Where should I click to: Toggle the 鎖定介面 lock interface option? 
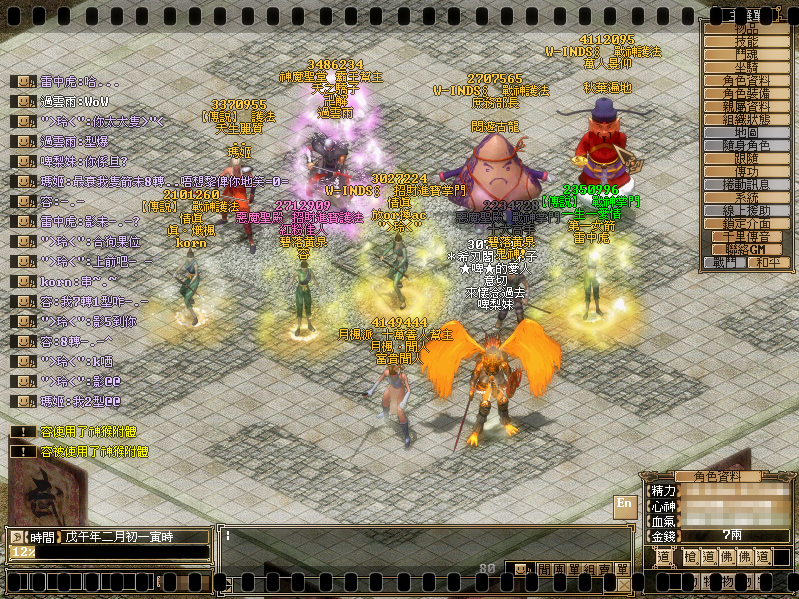(746, 224)
